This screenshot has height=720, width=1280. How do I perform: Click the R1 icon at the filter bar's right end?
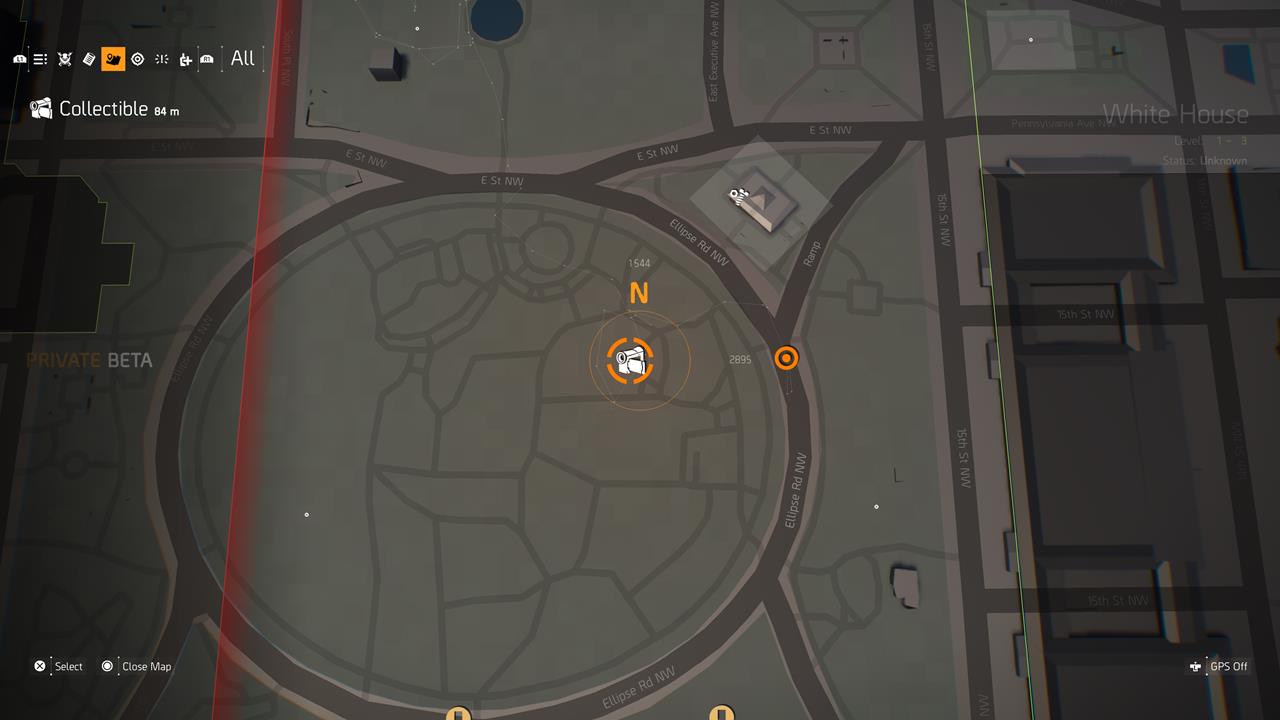tap(206, 58)
